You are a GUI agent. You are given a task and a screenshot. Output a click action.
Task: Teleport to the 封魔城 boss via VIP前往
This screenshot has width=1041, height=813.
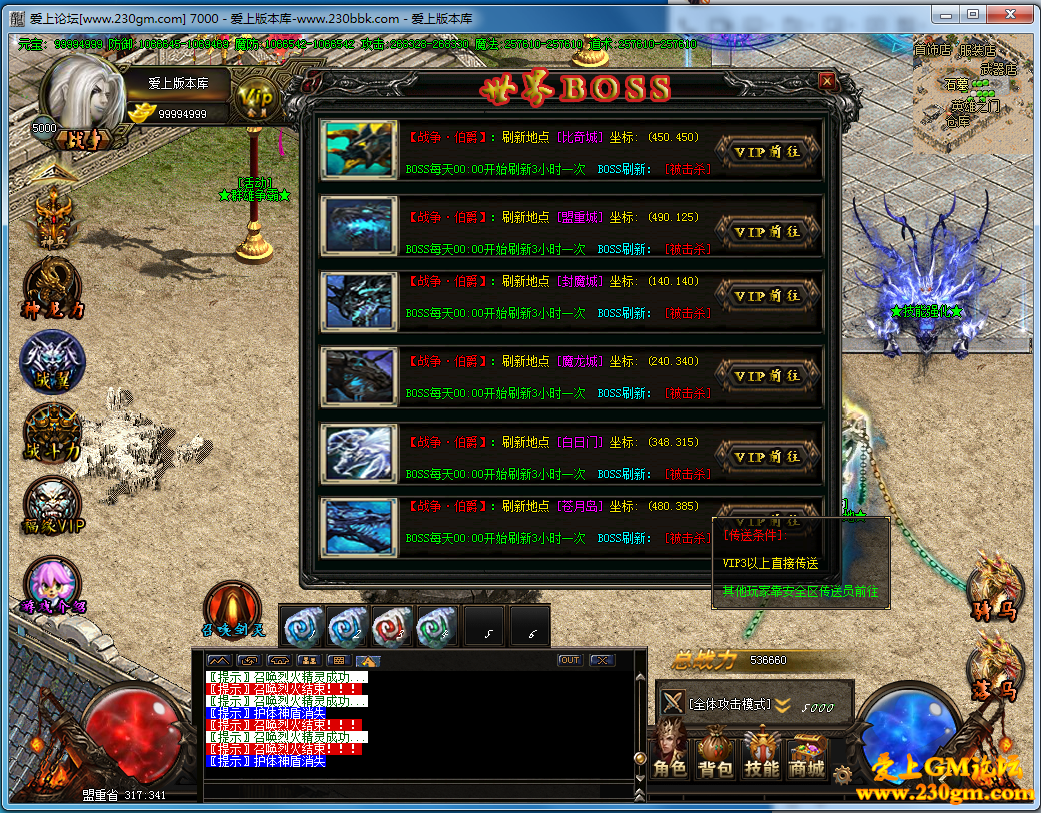(767, 296)
